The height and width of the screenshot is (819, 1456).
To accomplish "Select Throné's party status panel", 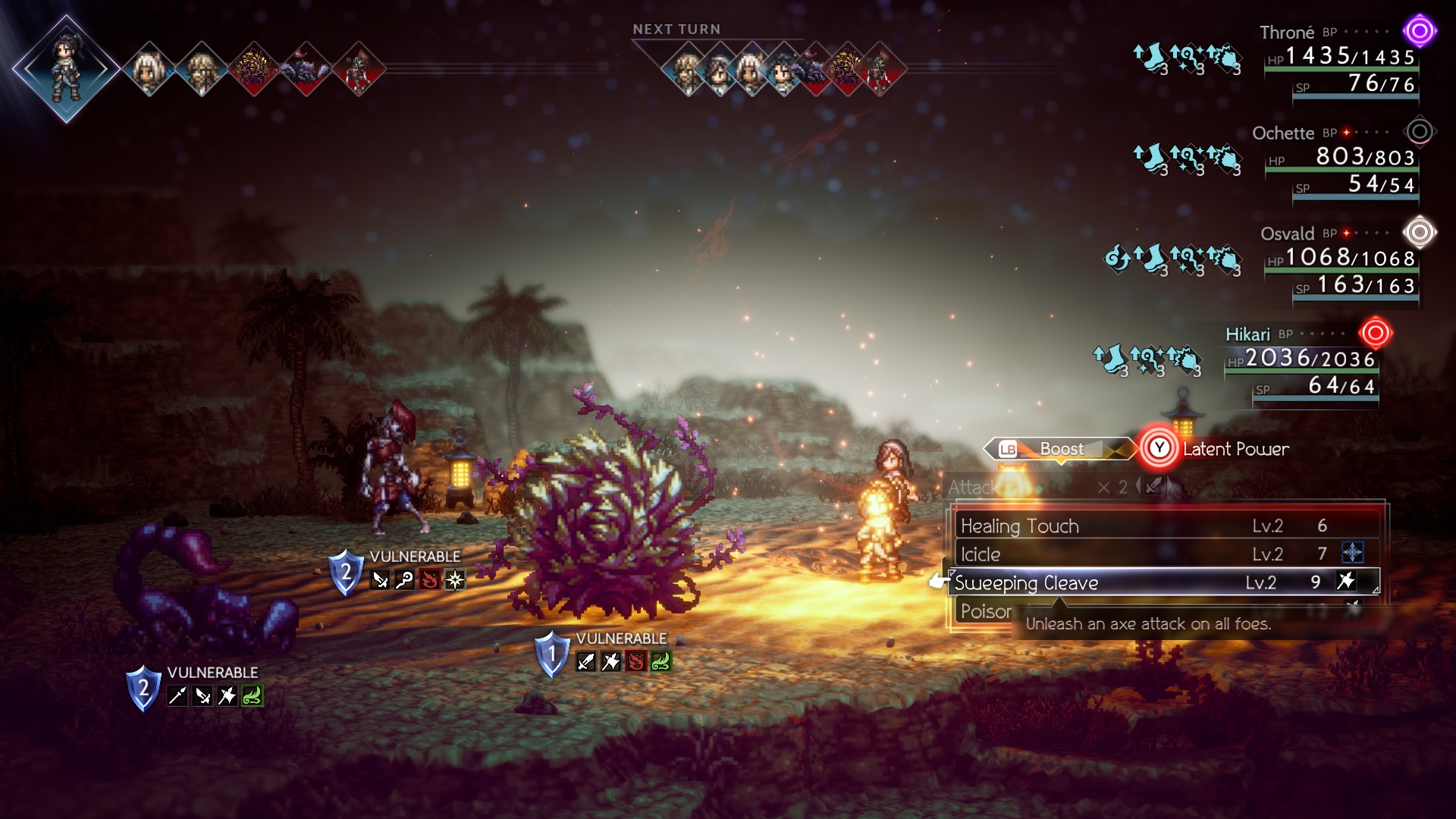I will [1339, 64].
